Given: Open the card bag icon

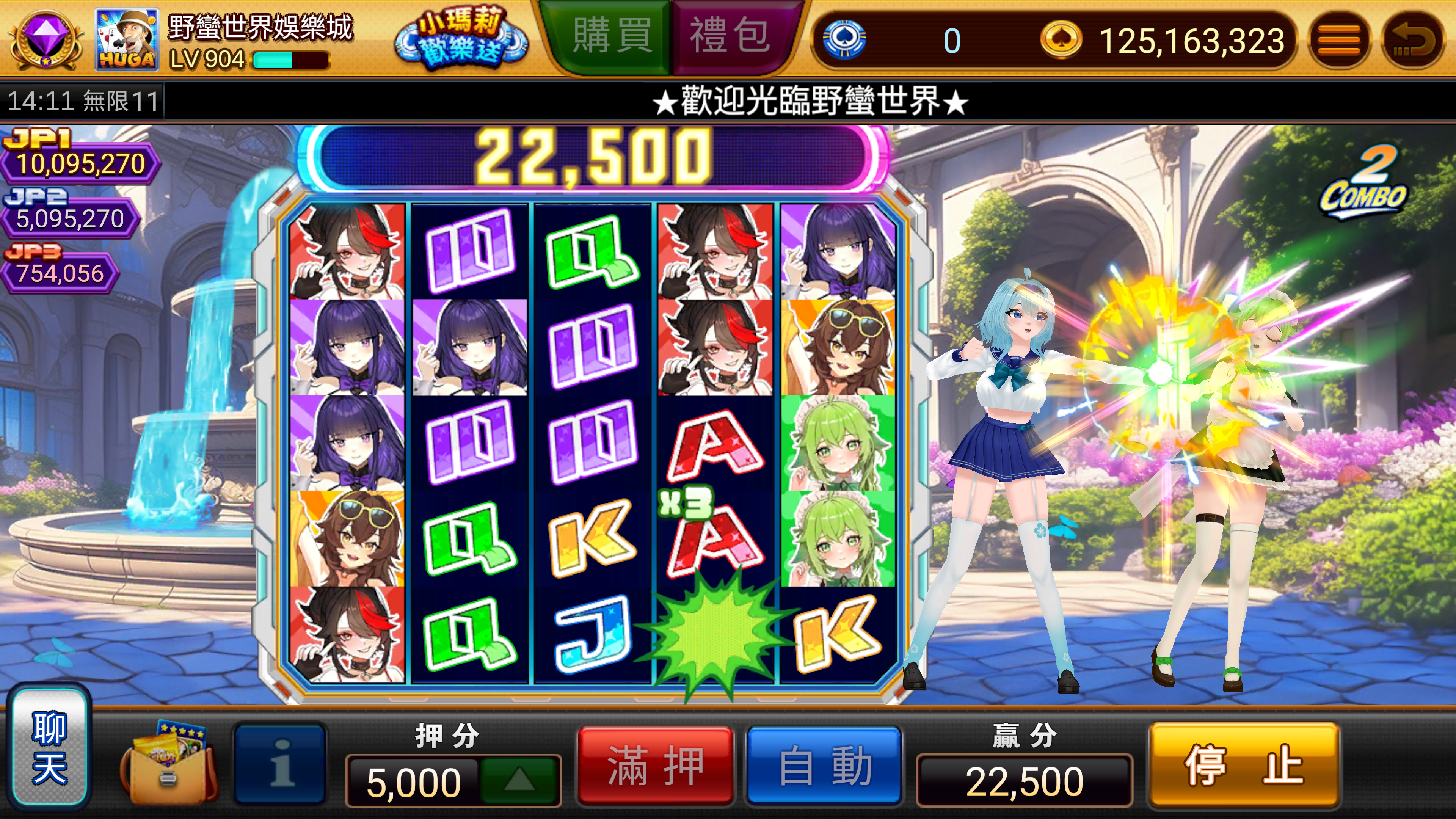Looking at the screenshot, I should (168, 764).
